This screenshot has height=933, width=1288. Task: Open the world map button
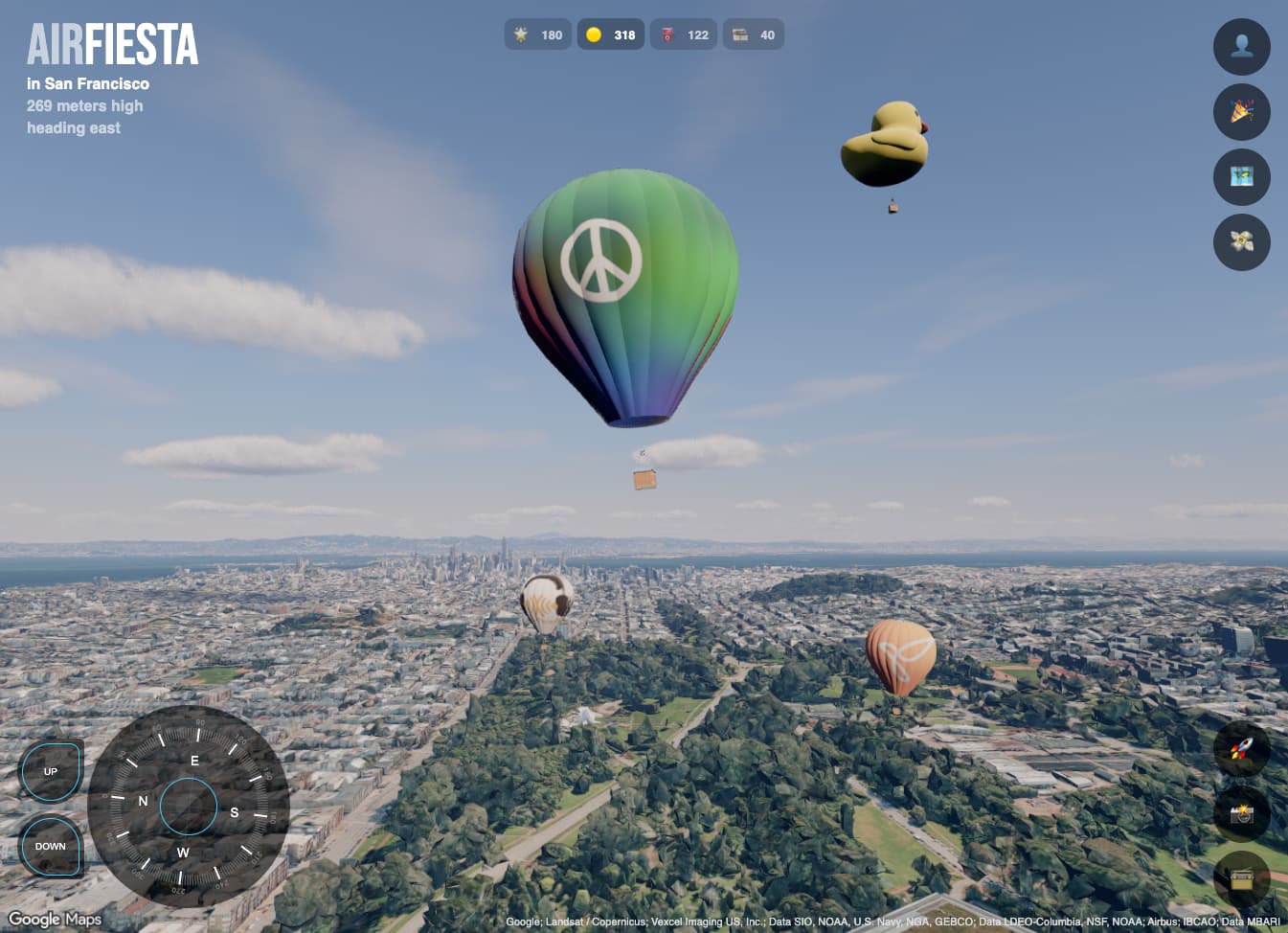(x=1241, y=177)
